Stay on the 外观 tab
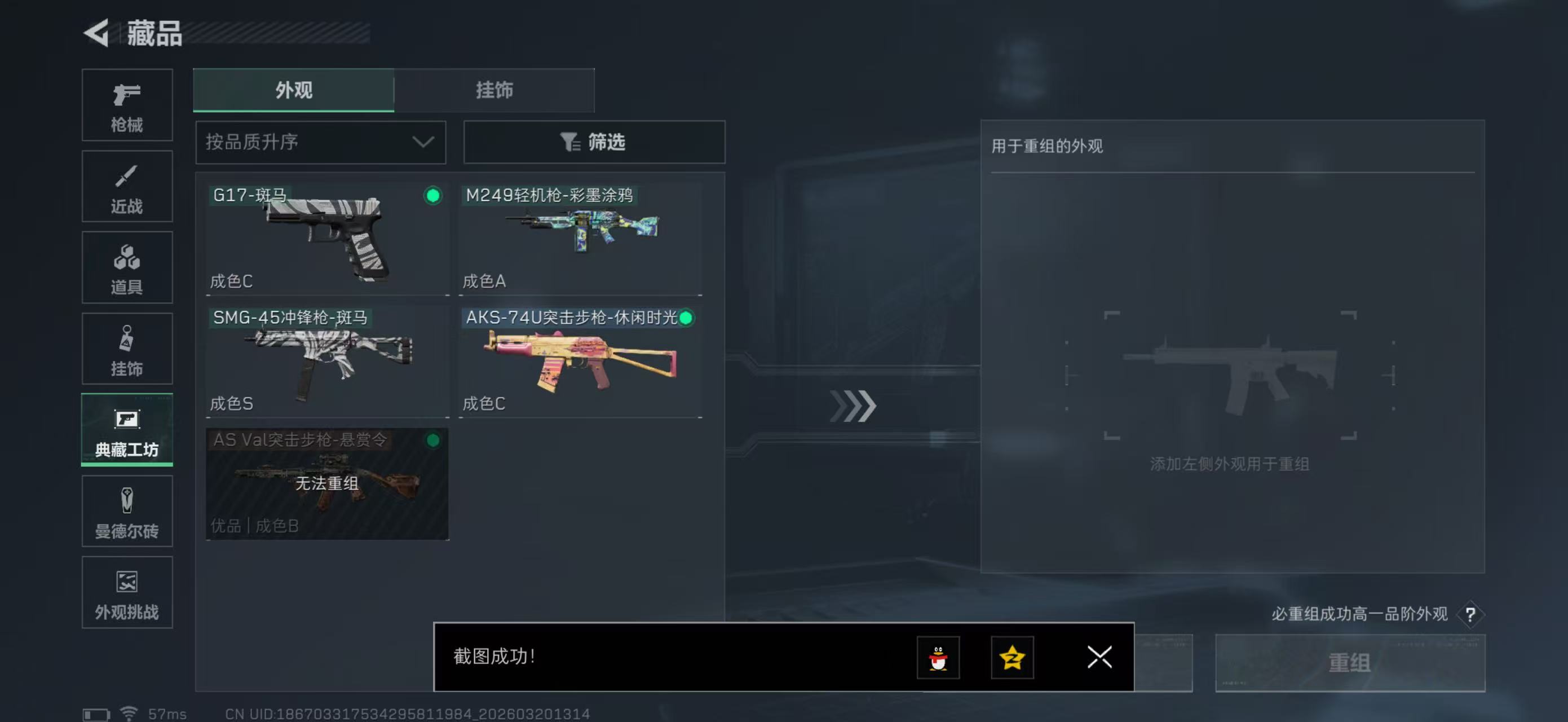This screenshot has width=1568, height=722. point(293,90)
